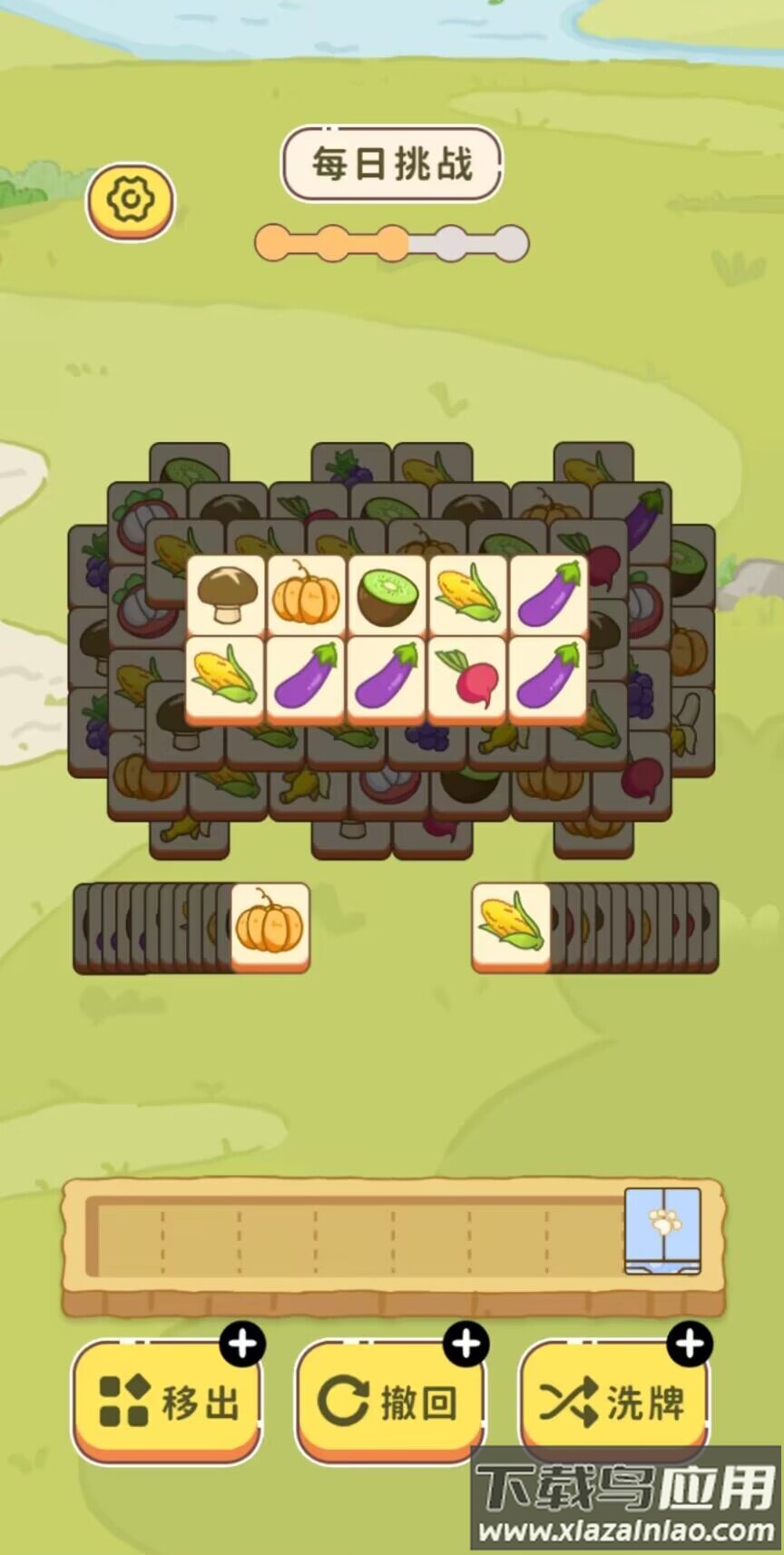Select the mushroom tile
The width and height of the screenshot is (784, 1555).
coord(226,595)
